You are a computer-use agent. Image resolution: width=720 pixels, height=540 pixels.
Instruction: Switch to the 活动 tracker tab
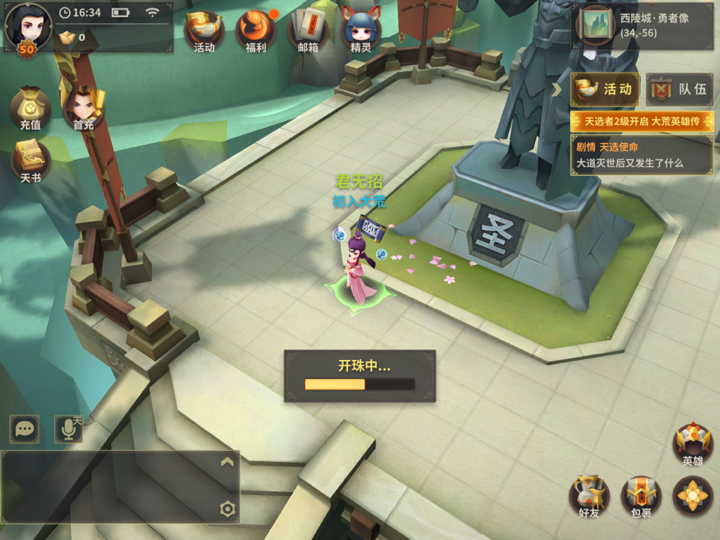click(x=605, y=89)
